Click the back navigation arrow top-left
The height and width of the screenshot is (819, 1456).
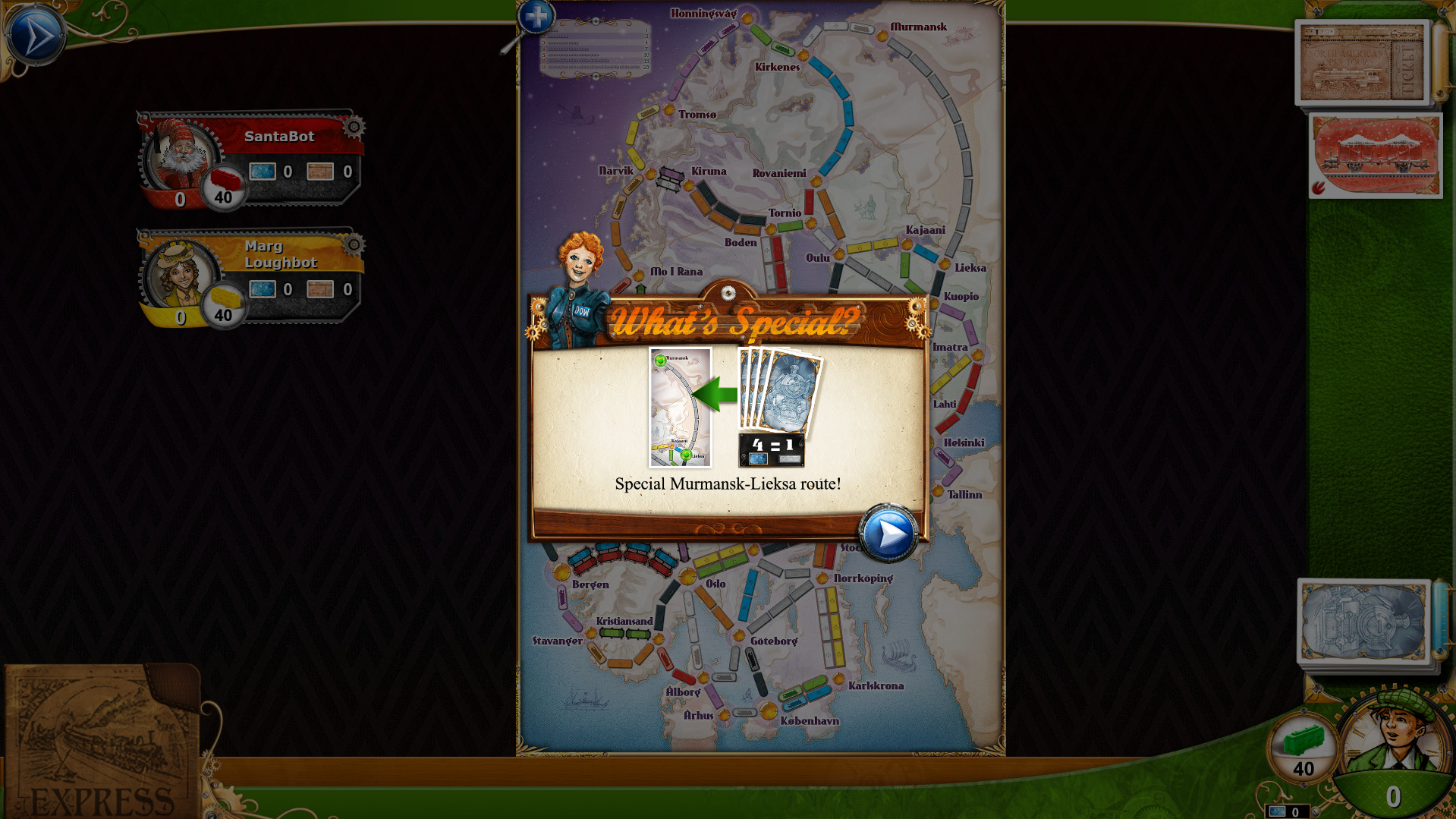[x=34, y=34]
